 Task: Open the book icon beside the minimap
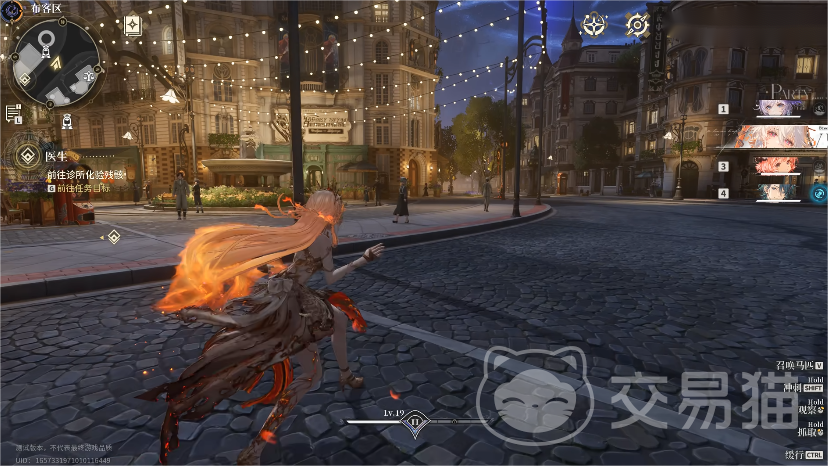click(x=132, y=27)
